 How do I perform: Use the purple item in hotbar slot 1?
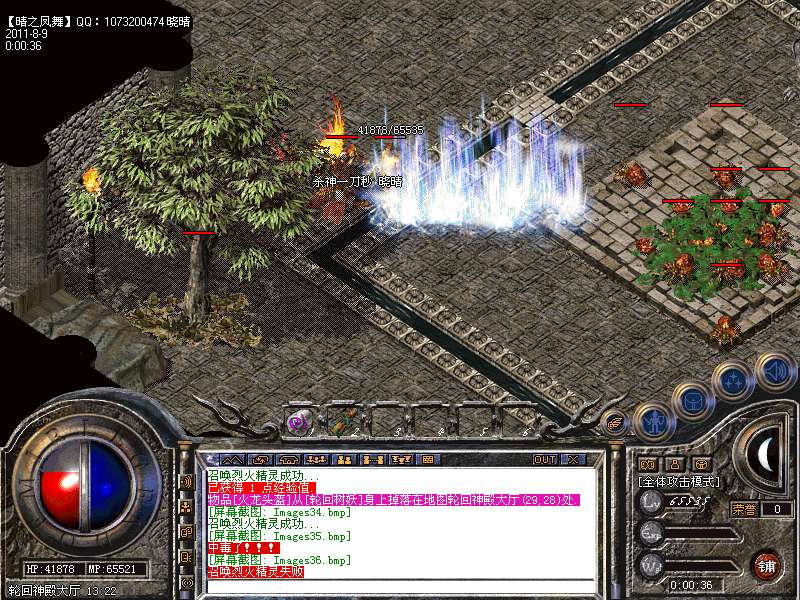[x=297, y=423]
